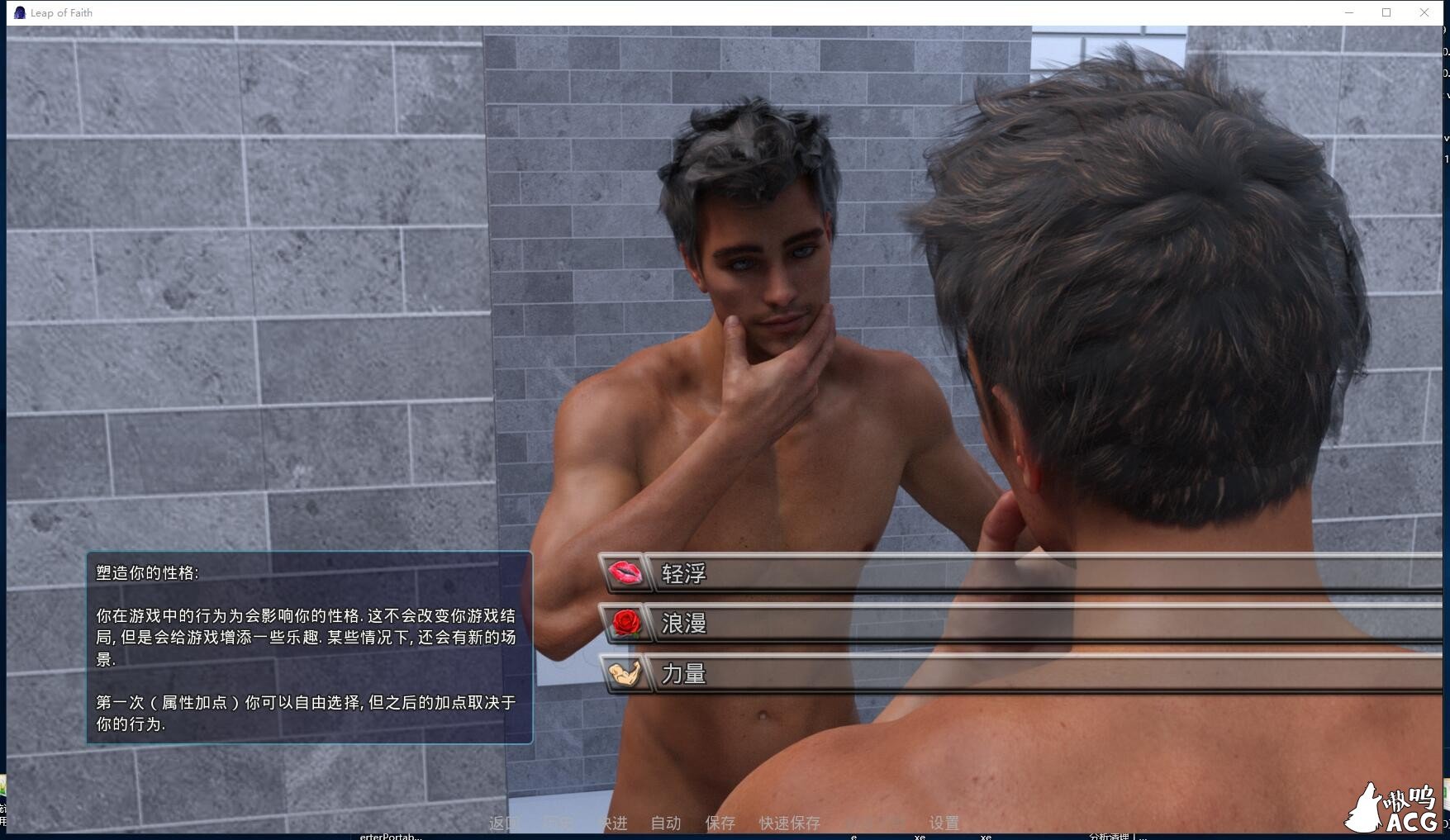This screenshot has height=840, width=1450.
Task: Click the lips icon beside the 轻浮 choice
Action: click(626, 572)
